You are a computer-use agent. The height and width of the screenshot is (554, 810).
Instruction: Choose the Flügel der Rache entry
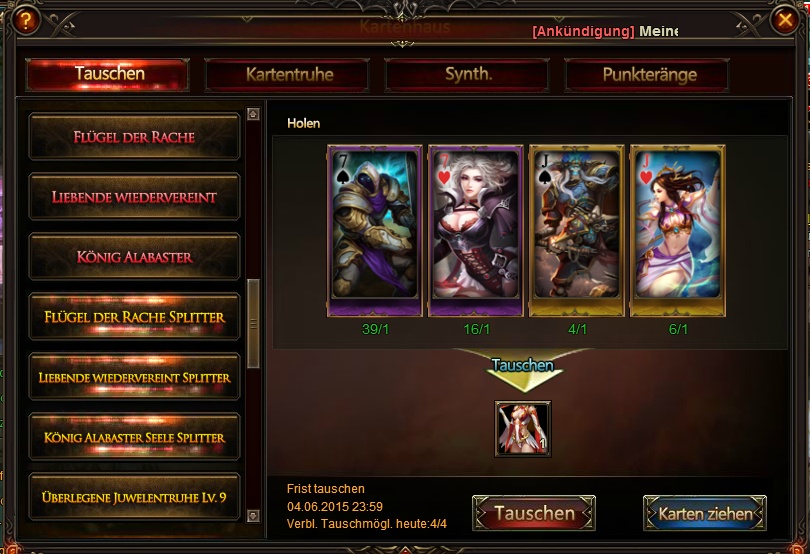click(134, 137)
